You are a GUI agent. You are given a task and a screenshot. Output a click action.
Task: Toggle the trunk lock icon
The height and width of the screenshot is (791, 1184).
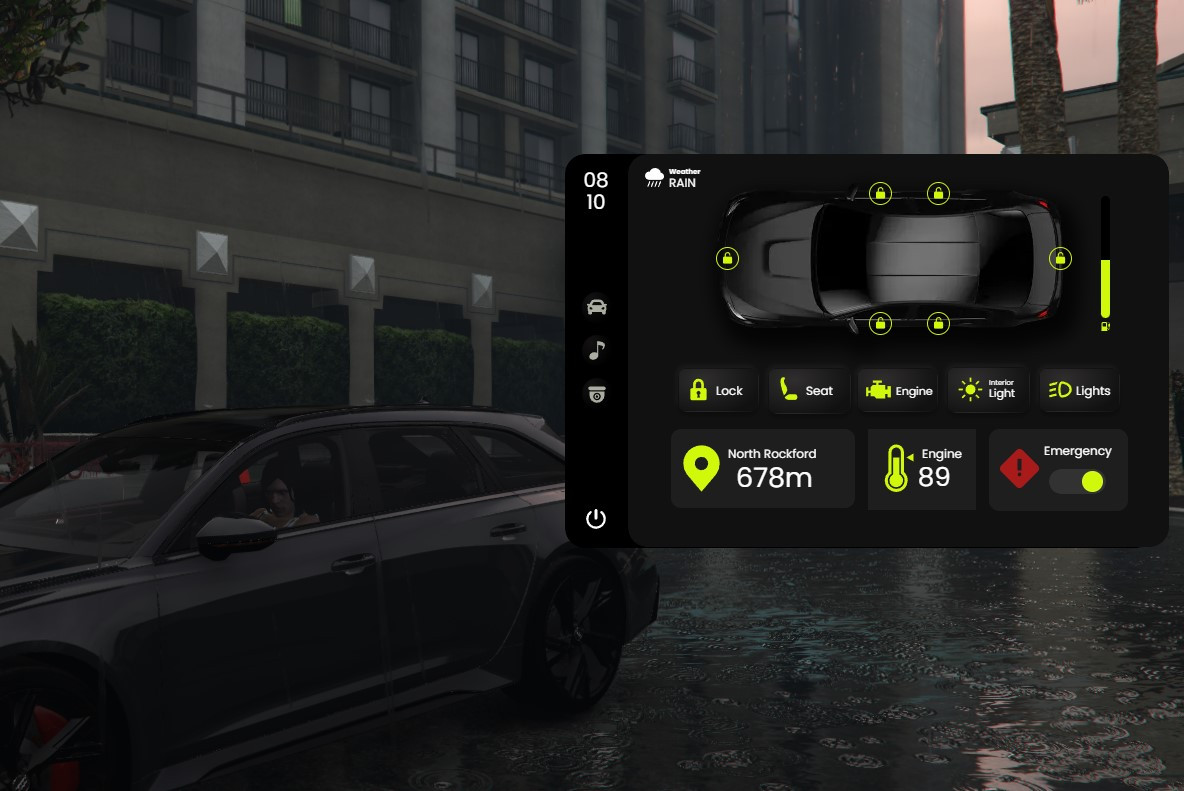pyautogui.click(x=1060, y=259)
